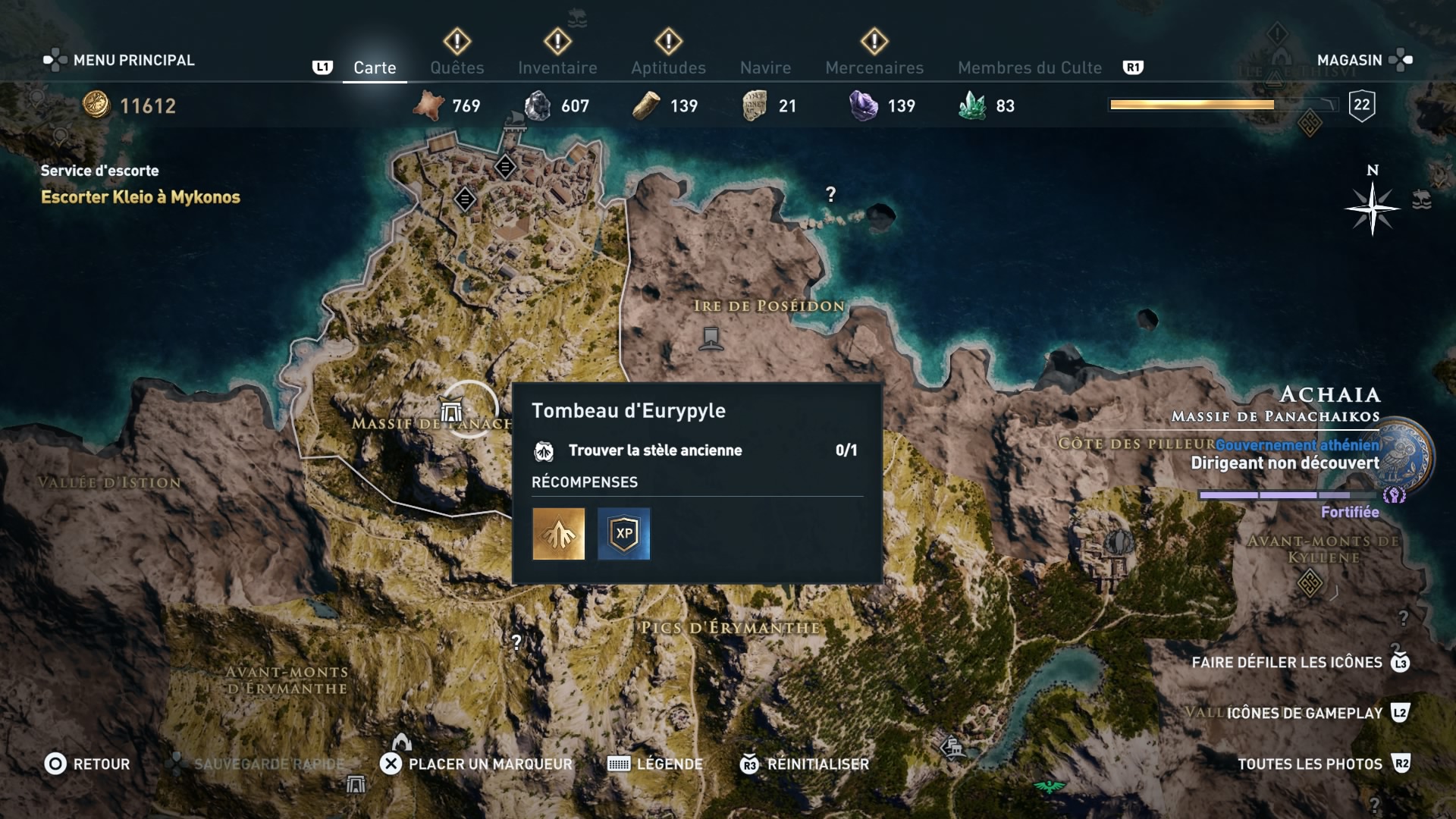Open the Membres du Culte tab
The image size is (1456, 819).
pos(1029,67)
